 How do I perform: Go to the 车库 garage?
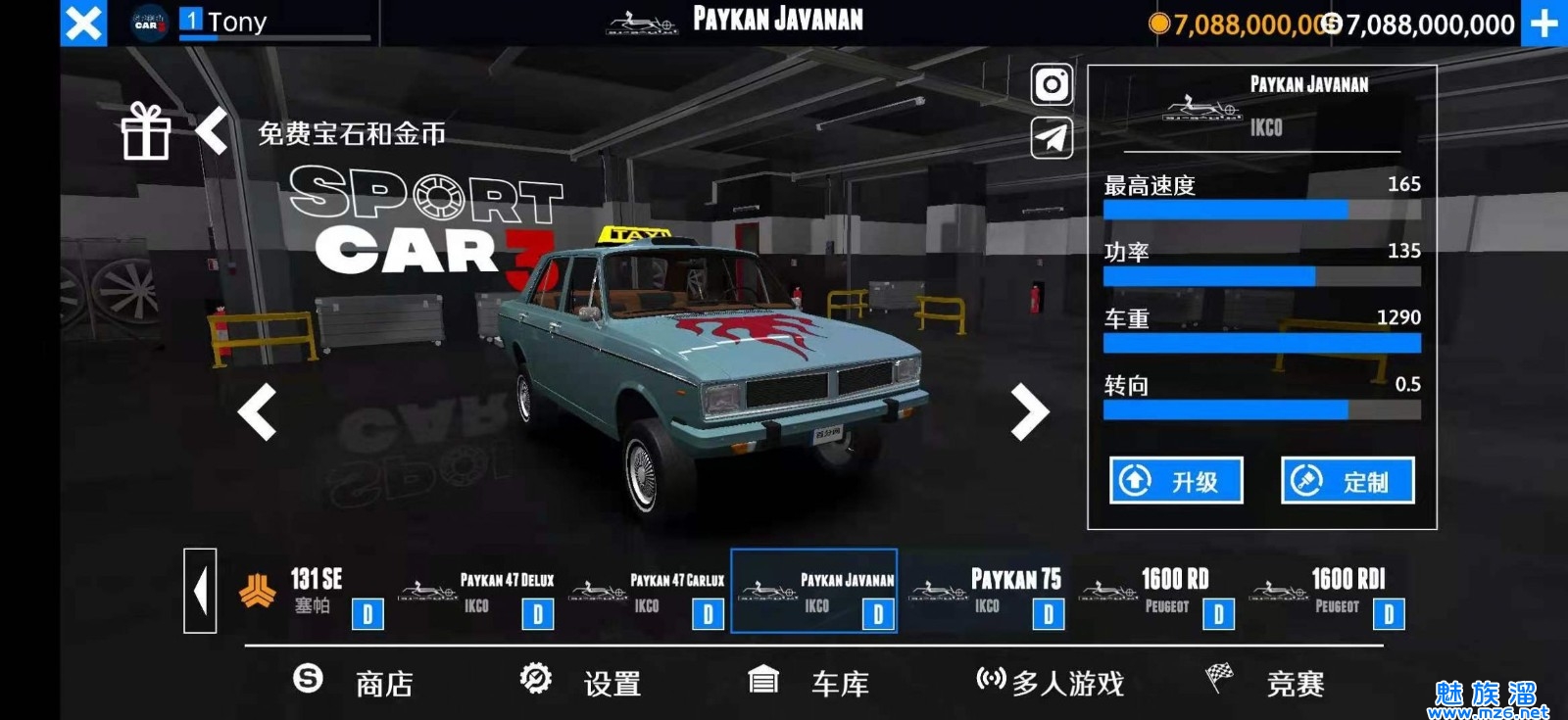(x=809, y=683)
